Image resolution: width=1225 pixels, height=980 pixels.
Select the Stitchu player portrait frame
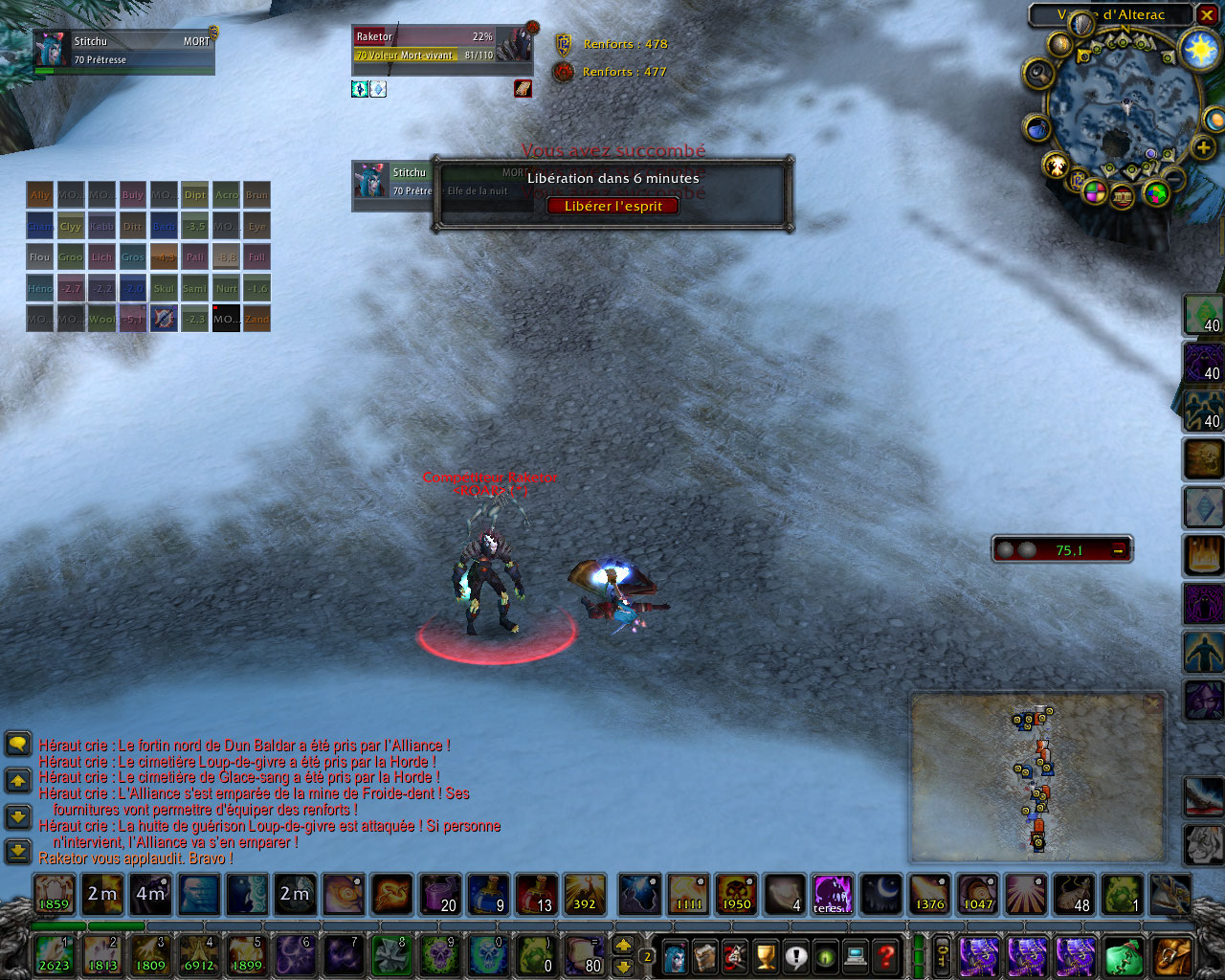pyautogui.click(x=122, y=51)
